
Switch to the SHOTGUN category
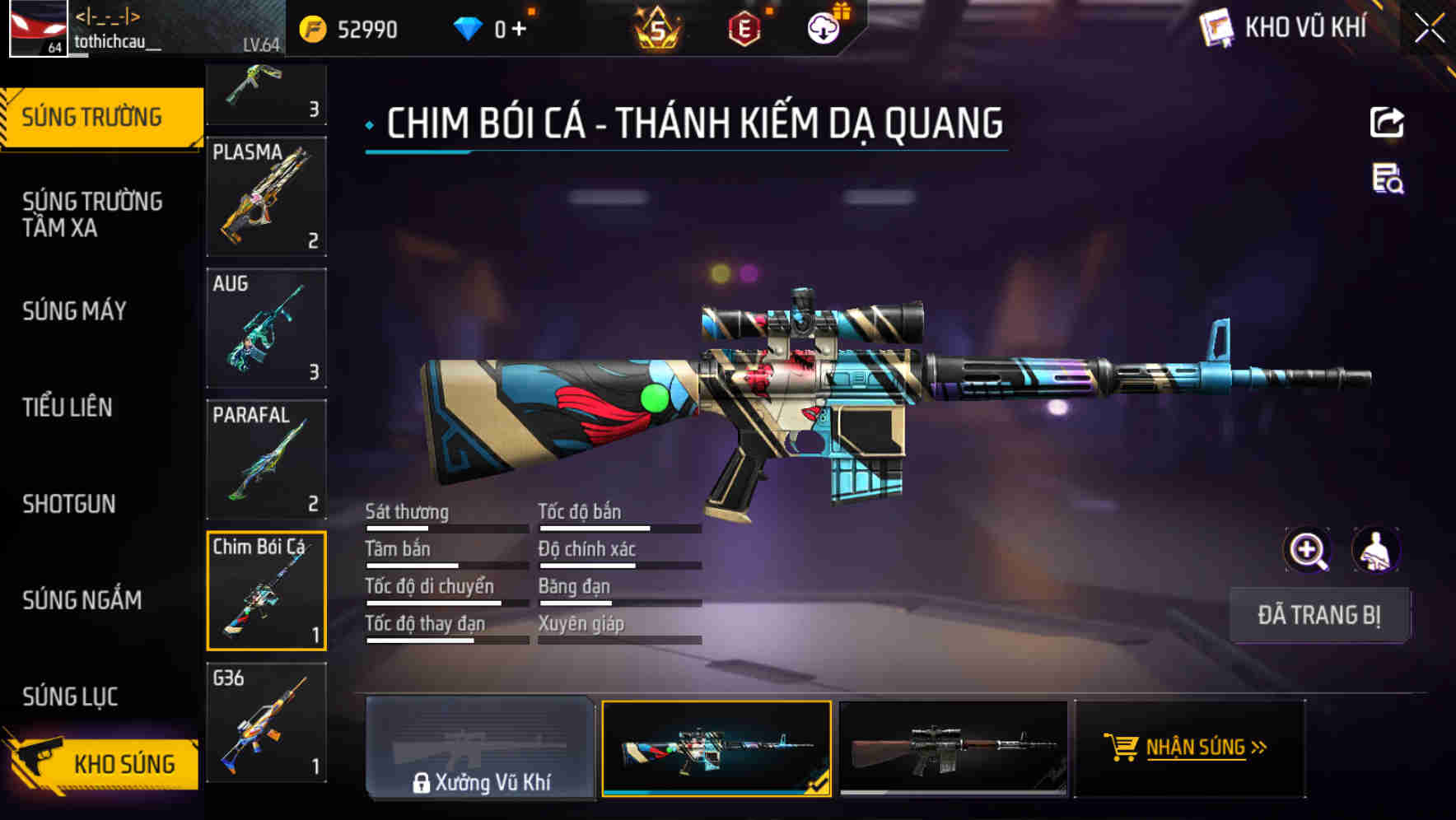pos(69,503)
